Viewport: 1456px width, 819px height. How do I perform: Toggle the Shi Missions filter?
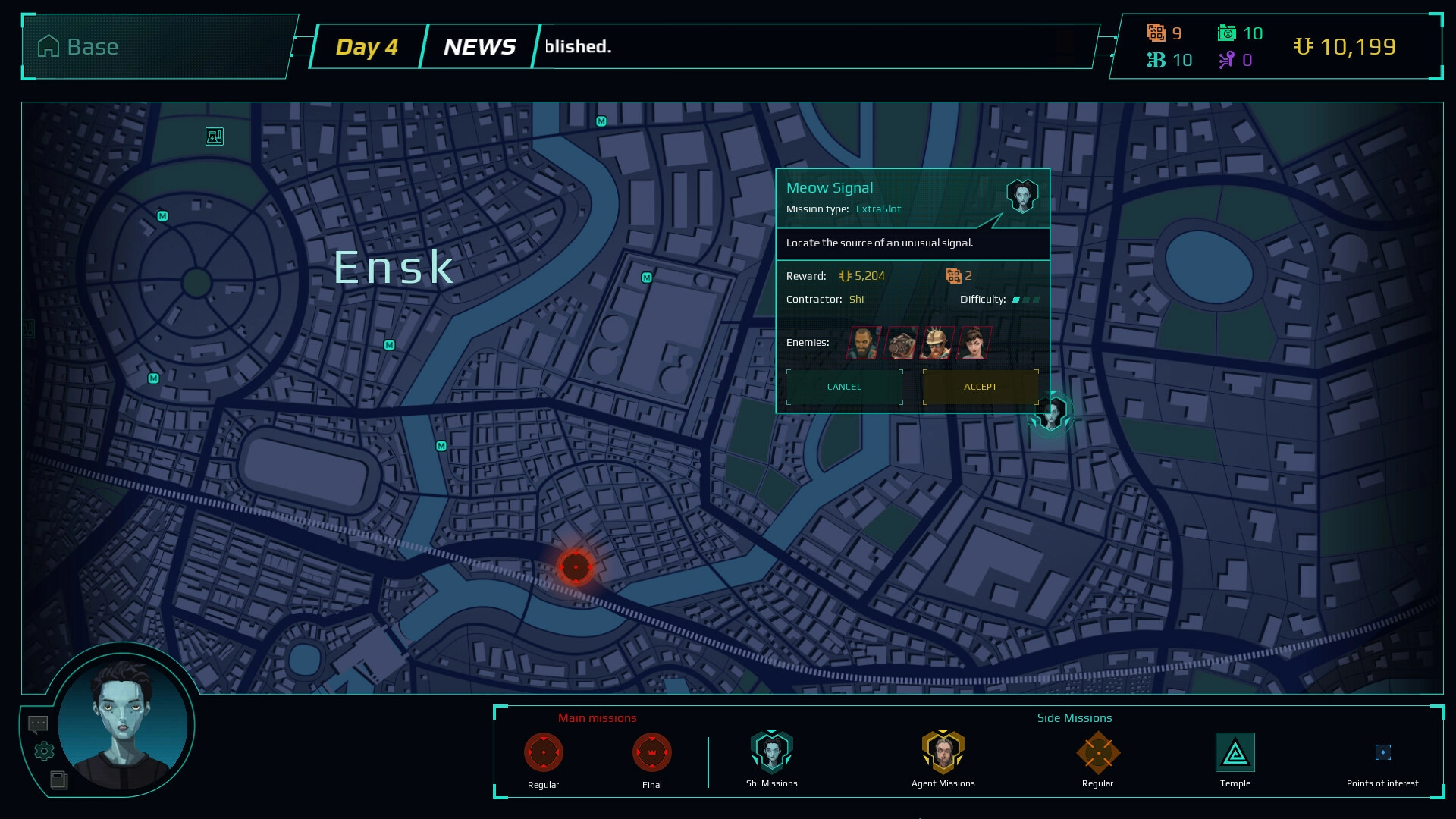coord(771,752)
